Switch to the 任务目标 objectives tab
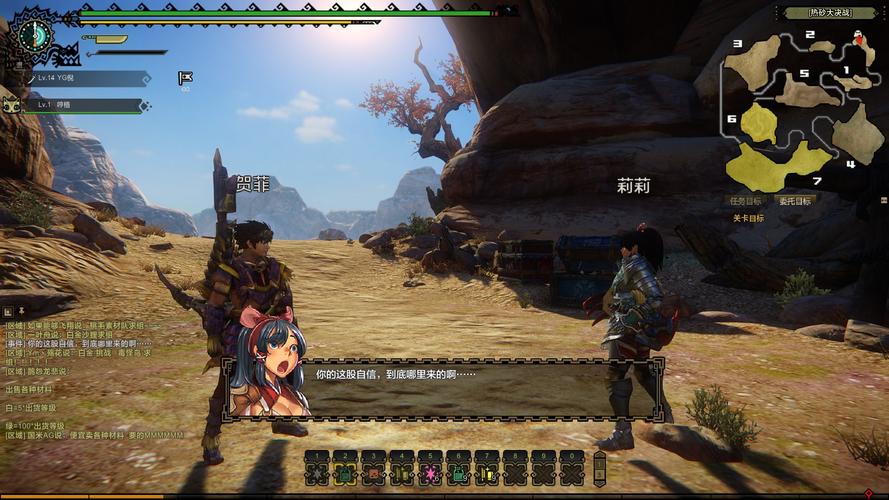This screenshot has width=889, height=500. (747, 201)
